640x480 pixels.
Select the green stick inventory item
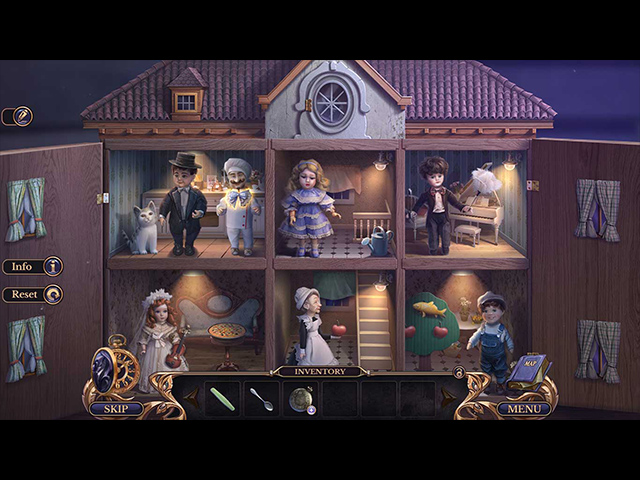pyautogui.click(x=222, y=397)
